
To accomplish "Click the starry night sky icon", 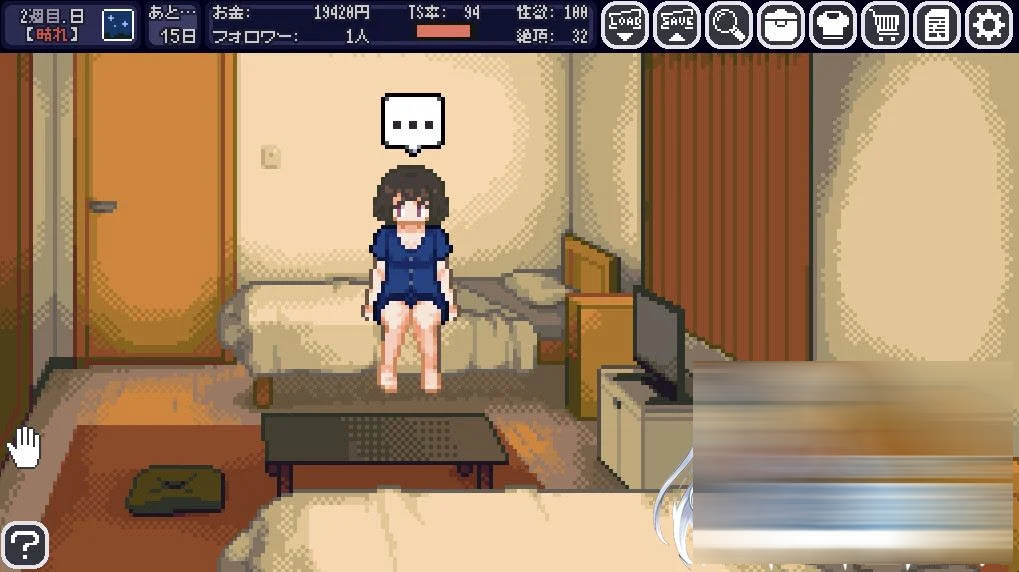I will point(118,25).
